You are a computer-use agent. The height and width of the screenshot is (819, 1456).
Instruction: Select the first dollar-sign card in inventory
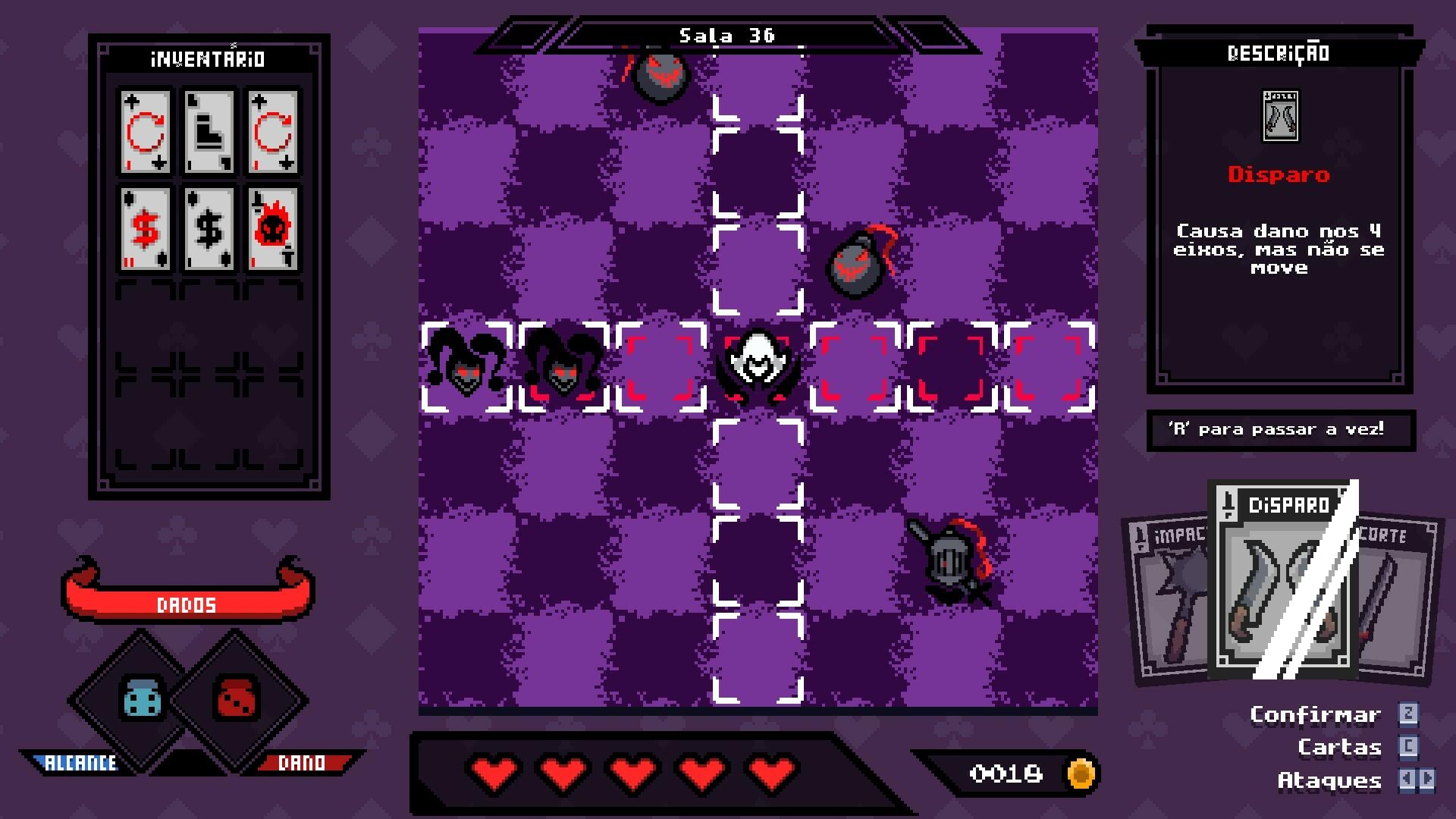[x=144, y=227]
